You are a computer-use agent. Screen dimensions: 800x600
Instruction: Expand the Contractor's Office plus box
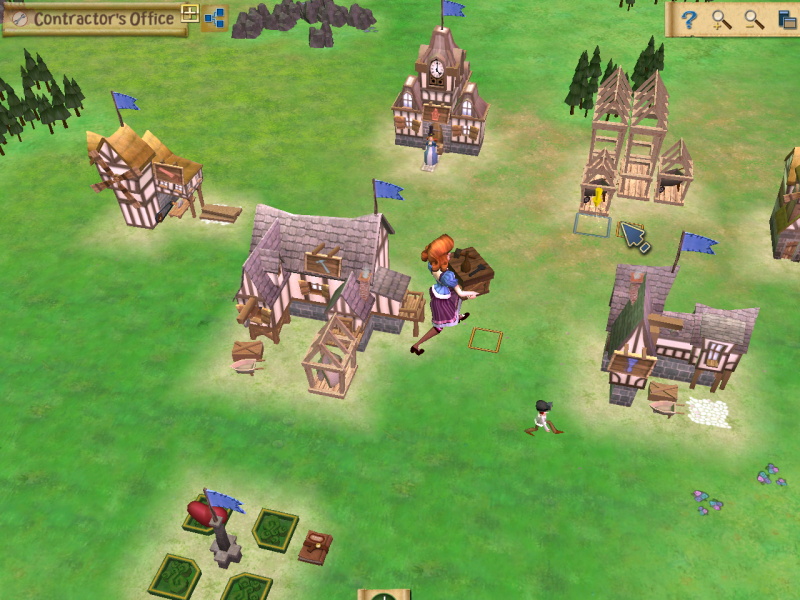click(189, 14)
